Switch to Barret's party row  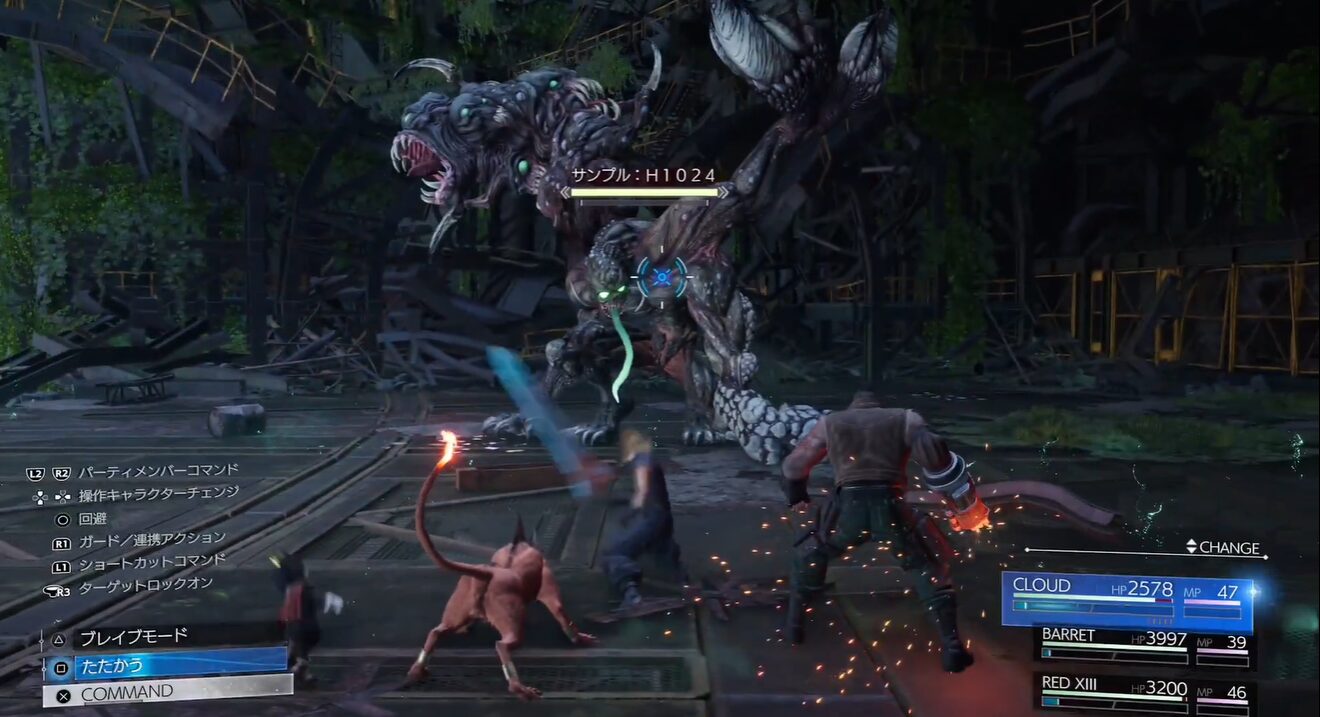pyautogui.click(x=1144, y=645)
